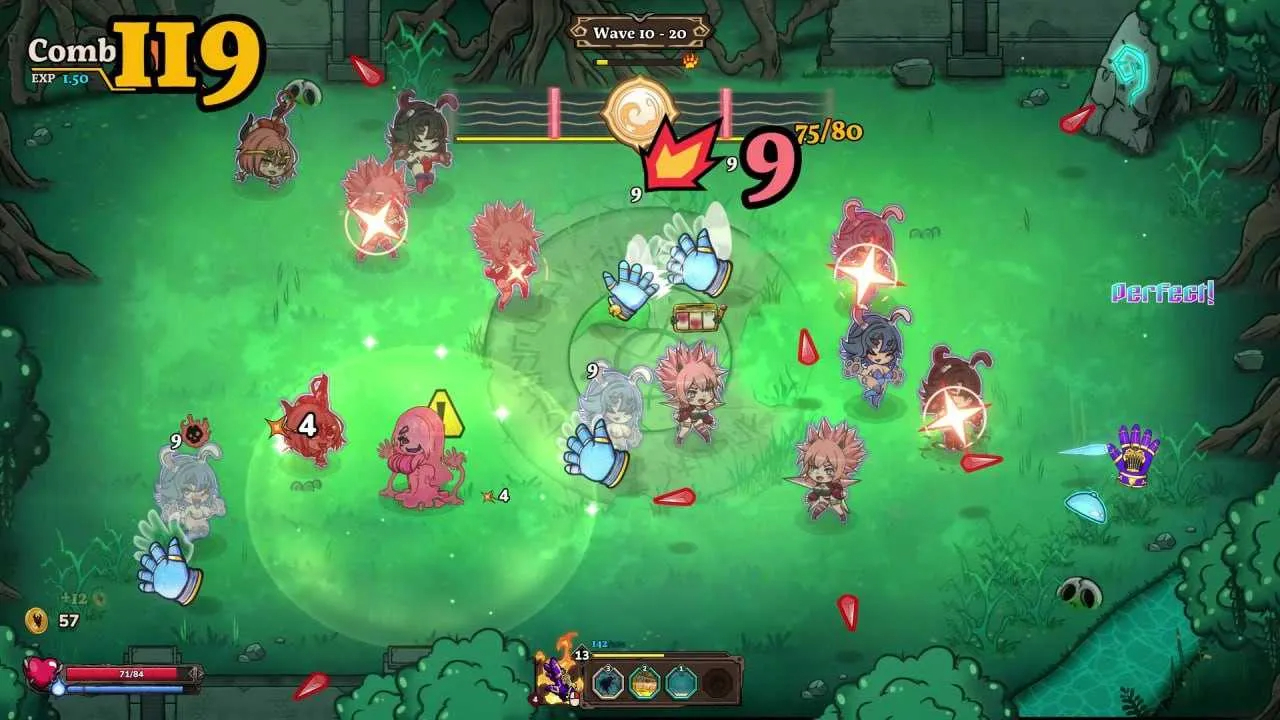Click the player level 13 badge

coord(581,655)
